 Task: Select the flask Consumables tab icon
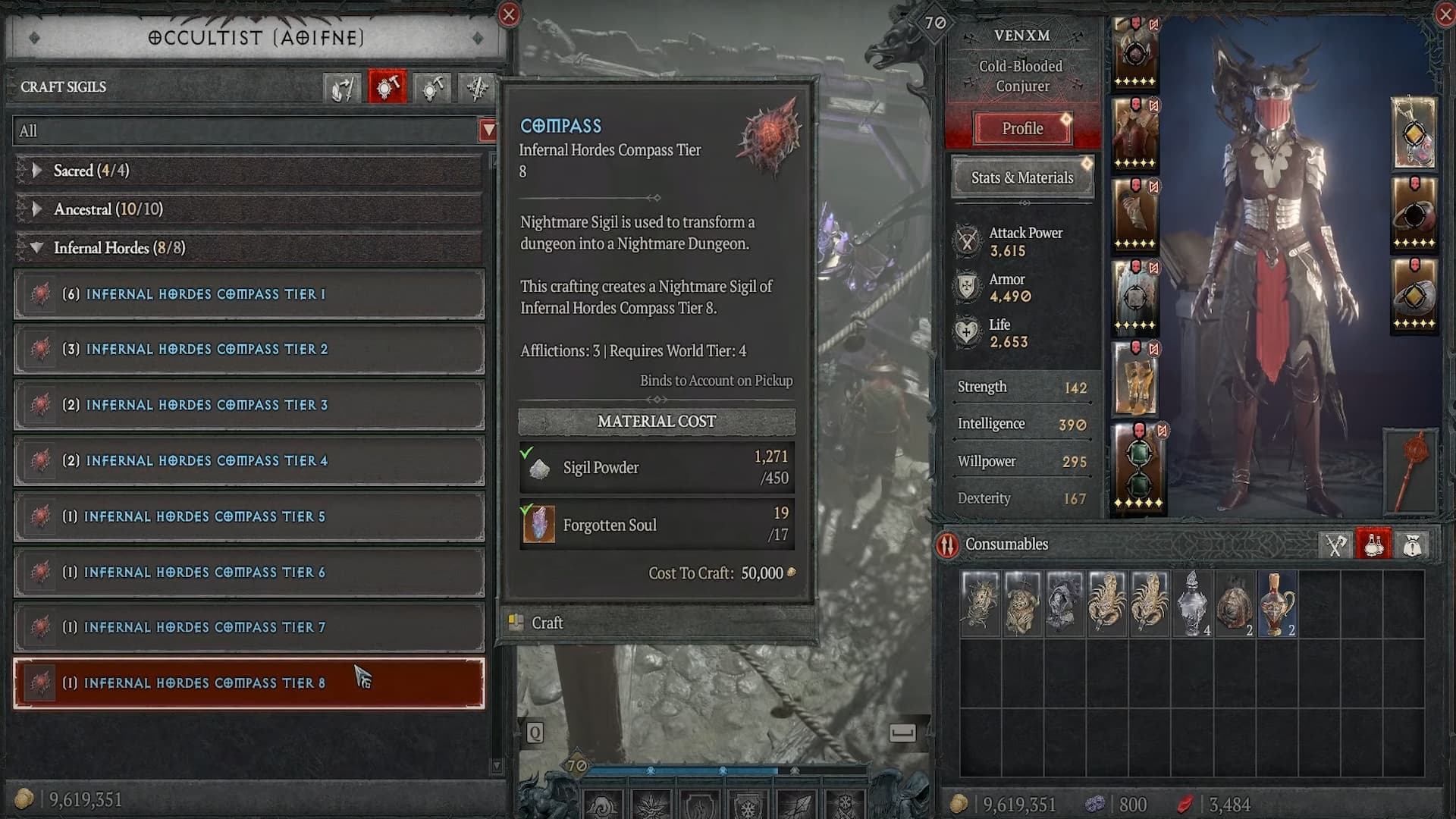coord(1374,544)
